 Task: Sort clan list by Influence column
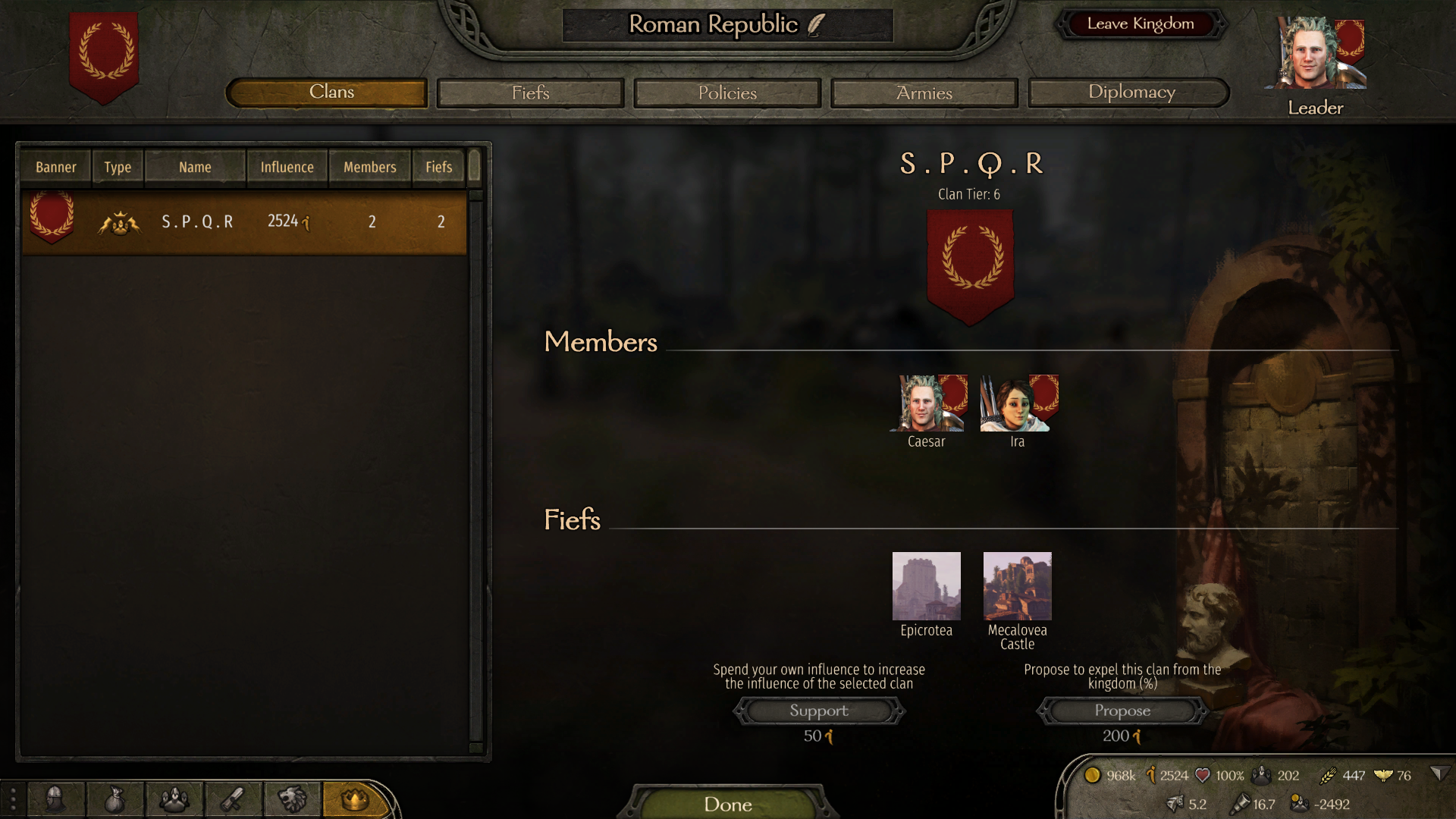287,168
